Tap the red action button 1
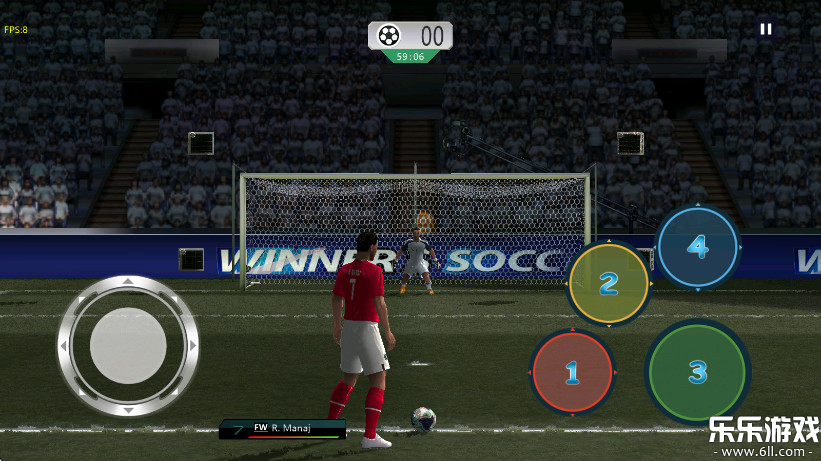 572,373
